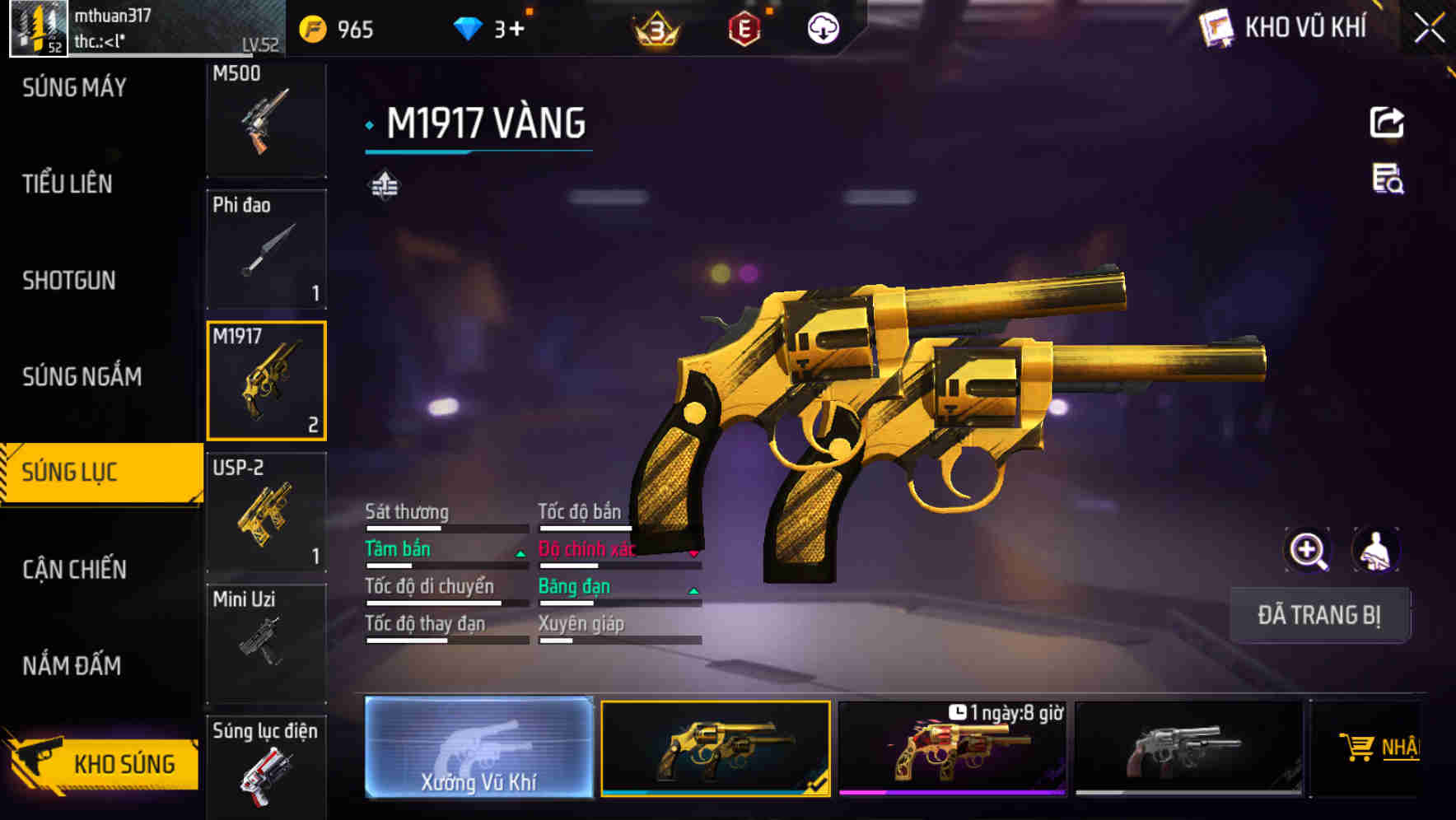Screen dimensions: 1456x820
Task: Open the Xưởng Vũ Khí tile
Action: point(478,748)
